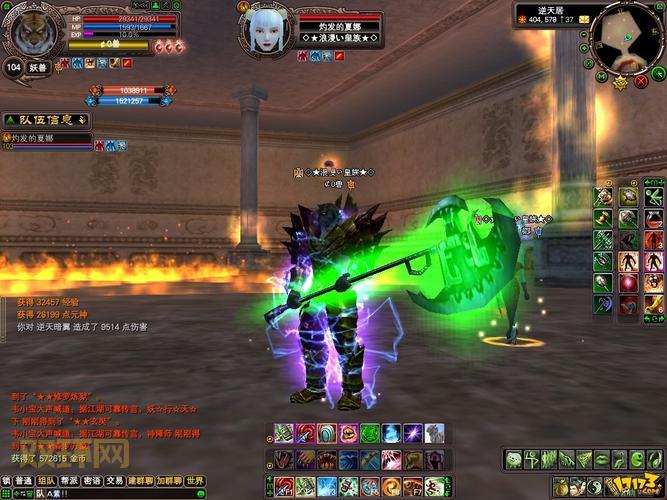Switch to the 组队 chat channel
The image size is (667, 500).
[46, 481]
